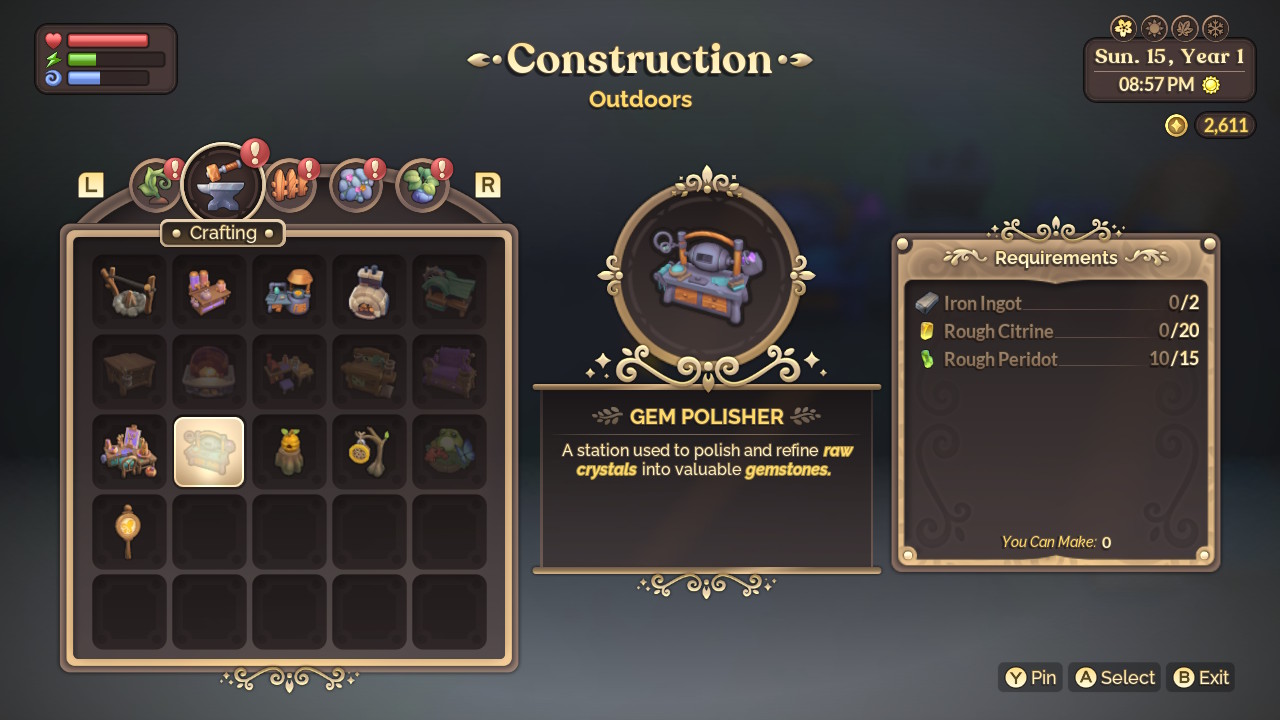Select the lantern recipe in the grid
1280x720 pixels.
coord(129,530)
